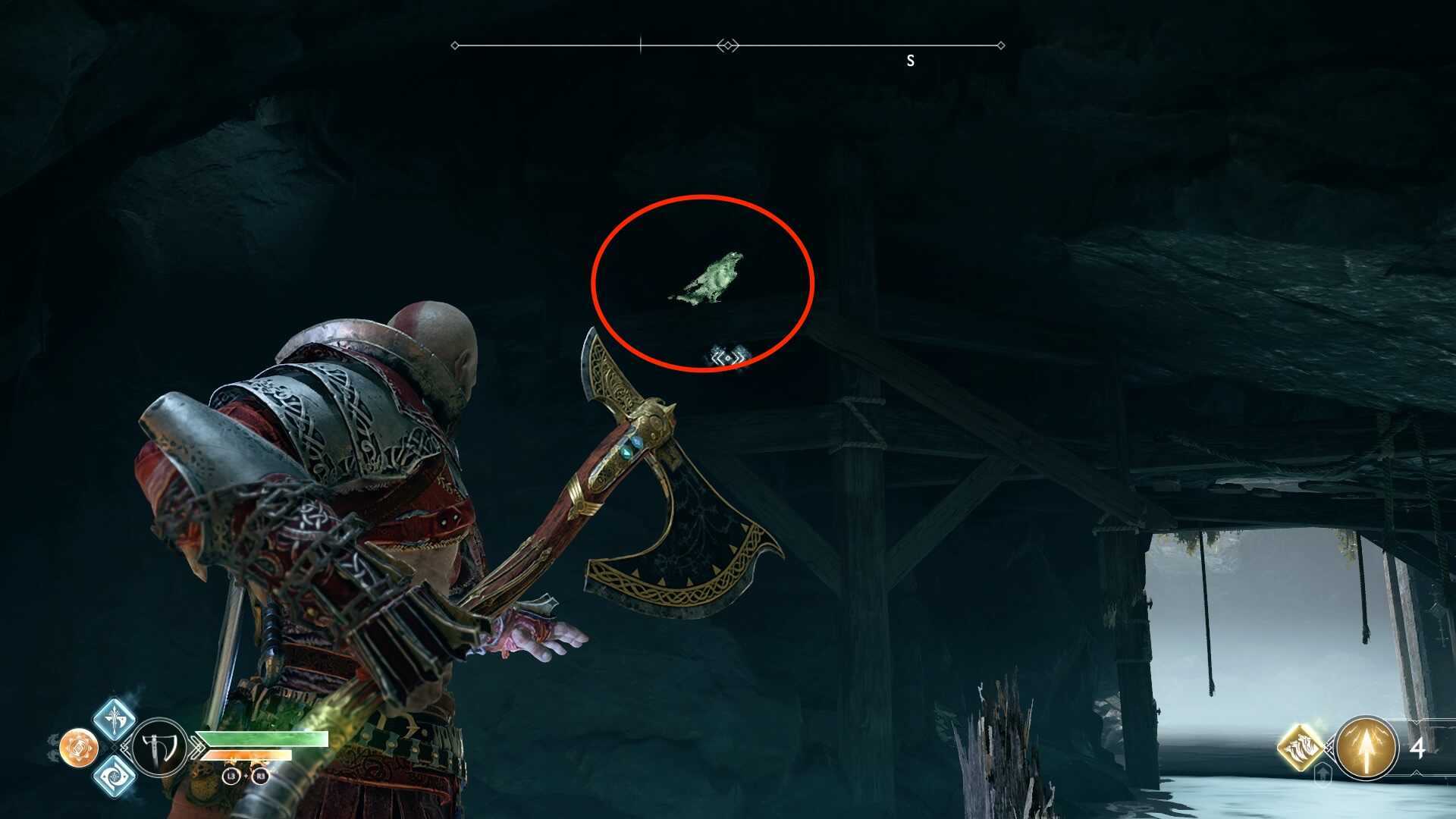Click the R3 button prompt icon
The image size is (1456, 819).
coord(259,777)
